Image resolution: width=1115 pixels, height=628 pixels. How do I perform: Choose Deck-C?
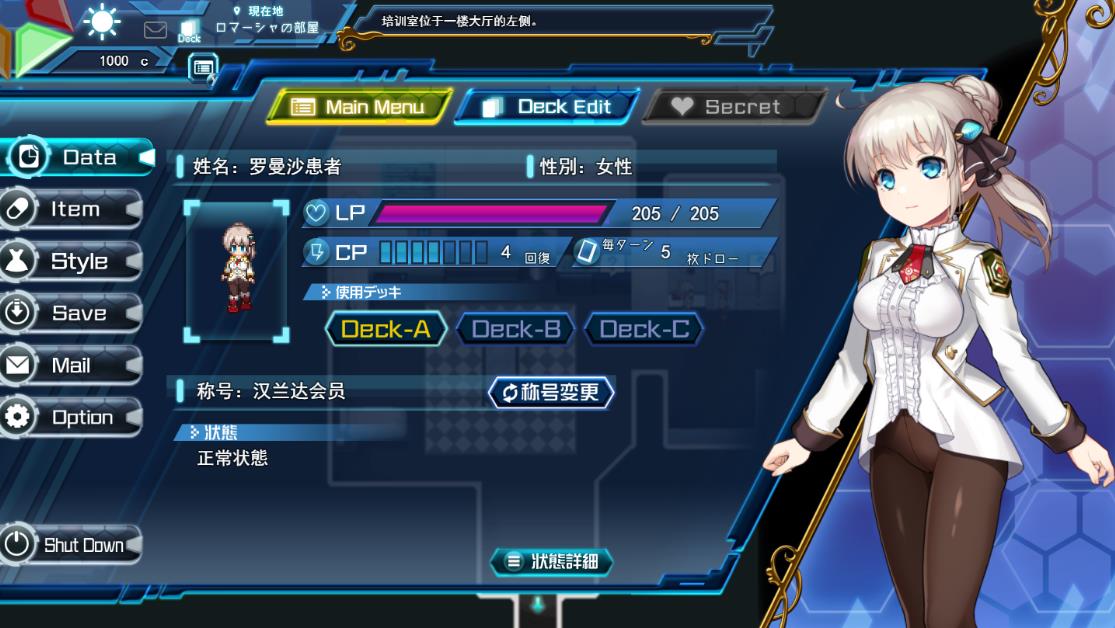pyautogui.click(x=643, y=329)
